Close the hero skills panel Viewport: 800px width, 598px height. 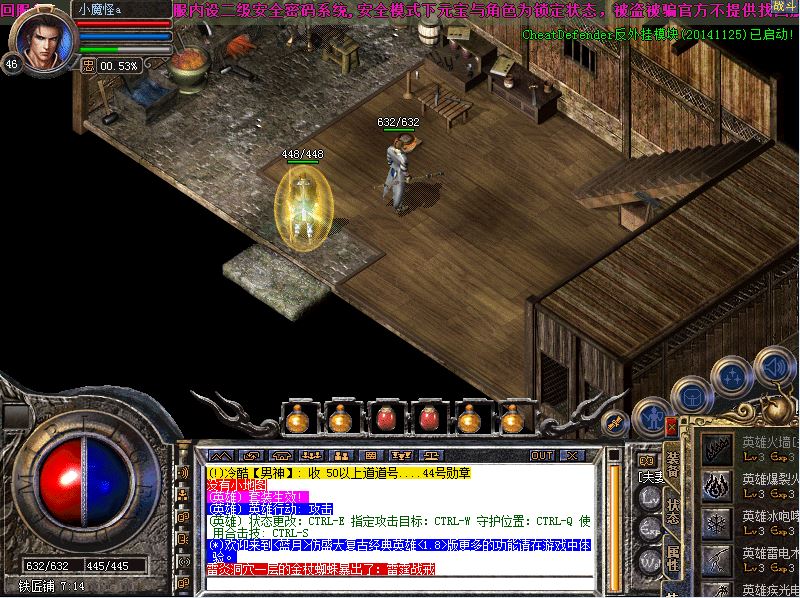[670, 427]
